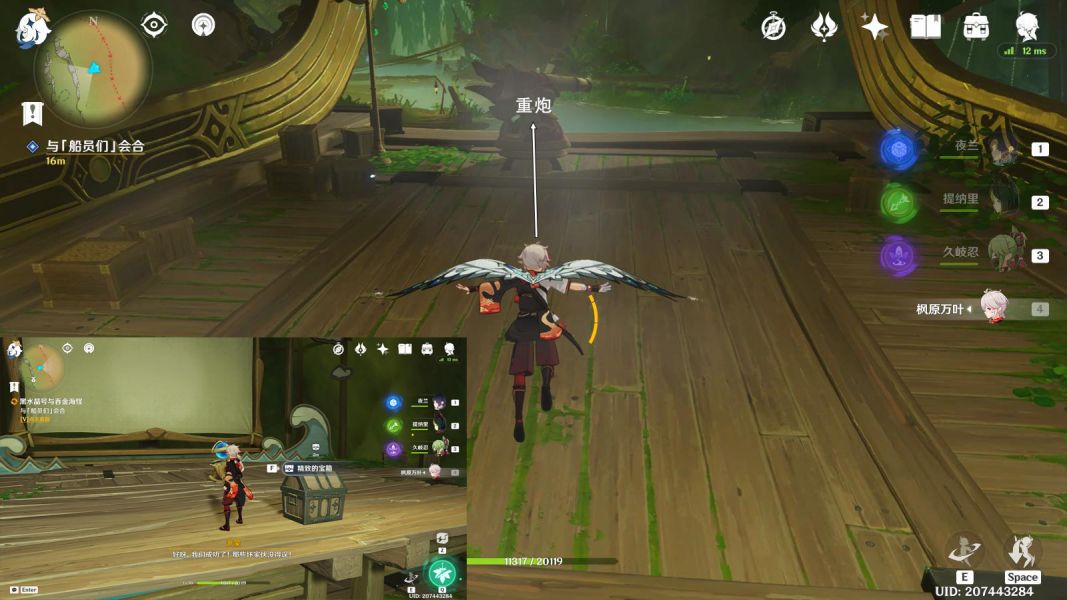Viewport: 1067px width, 600px height.
Task: Open the map from the minimap
Action: click(92, 69)
